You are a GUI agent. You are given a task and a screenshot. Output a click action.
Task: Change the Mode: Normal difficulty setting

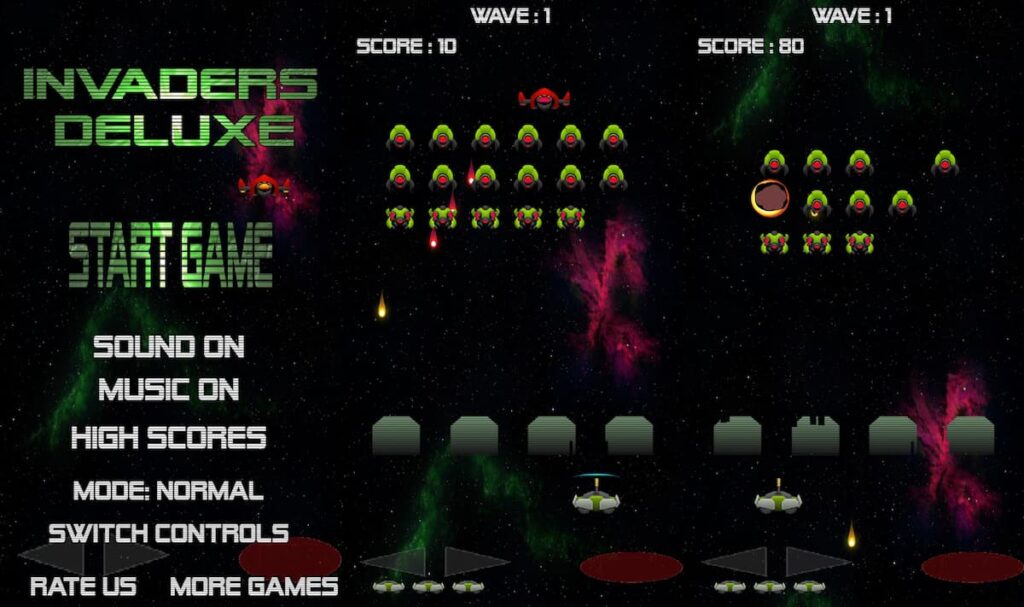[x=168, y=491]
